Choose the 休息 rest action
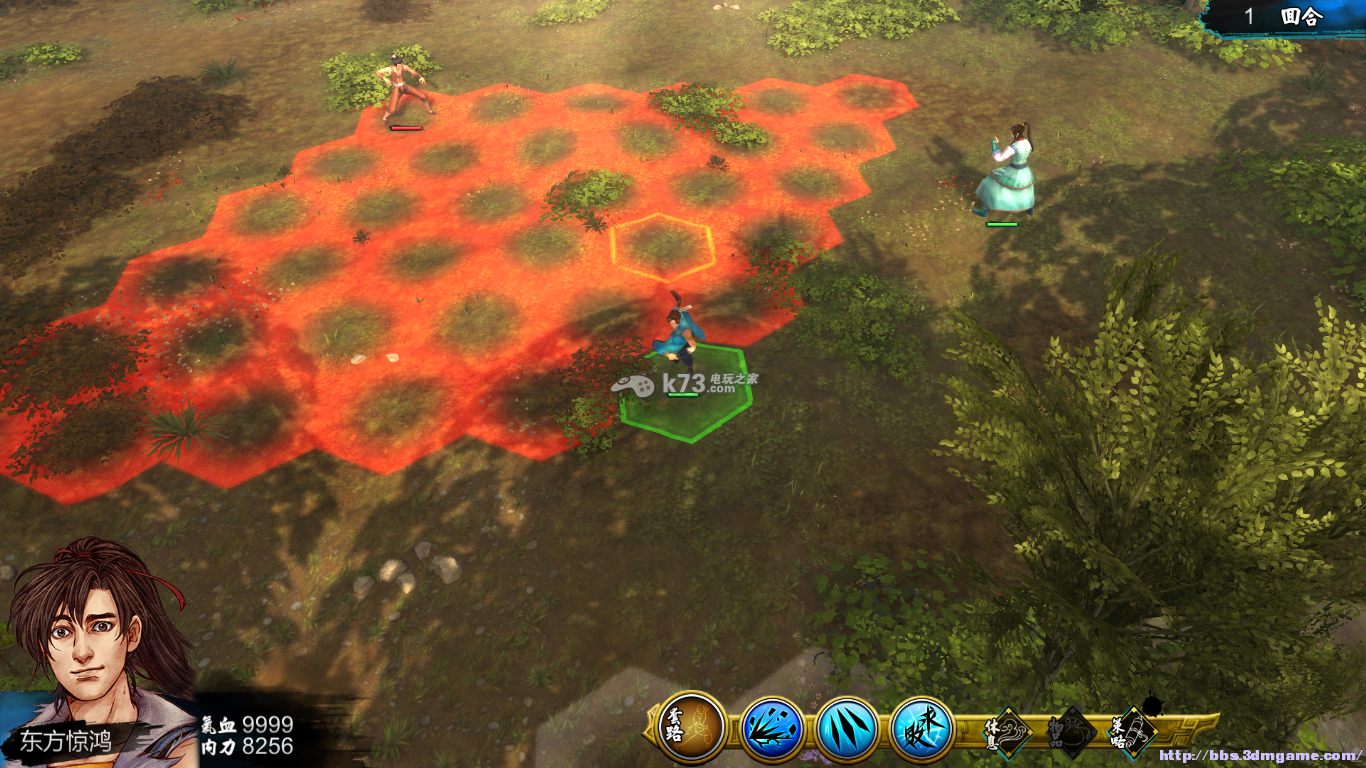1366x768 pixels. click(x=1003, y=733)
